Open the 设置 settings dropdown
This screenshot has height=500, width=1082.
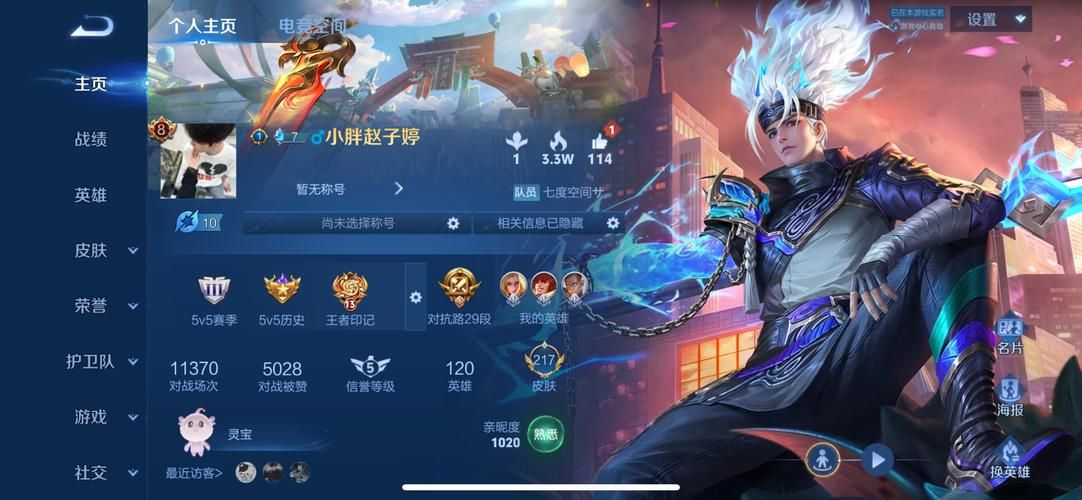[990, 19]
